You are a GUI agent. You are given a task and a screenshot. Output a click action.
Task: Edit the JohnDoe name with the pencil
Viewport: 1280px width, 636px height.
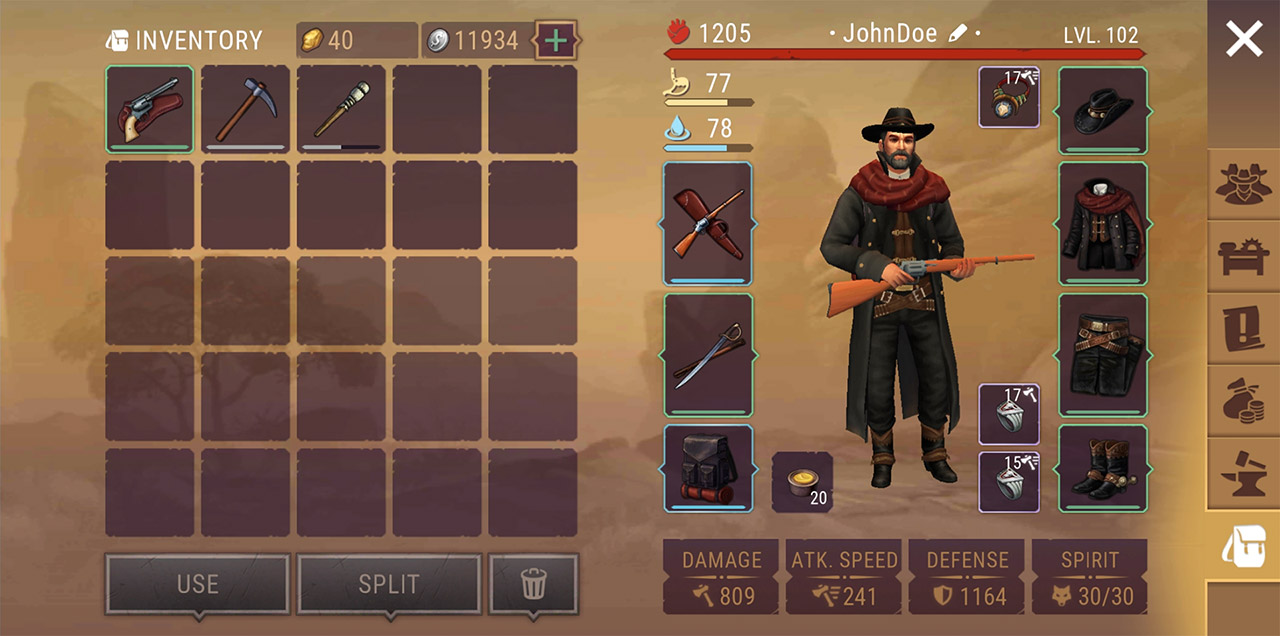[x=957, y=34]
